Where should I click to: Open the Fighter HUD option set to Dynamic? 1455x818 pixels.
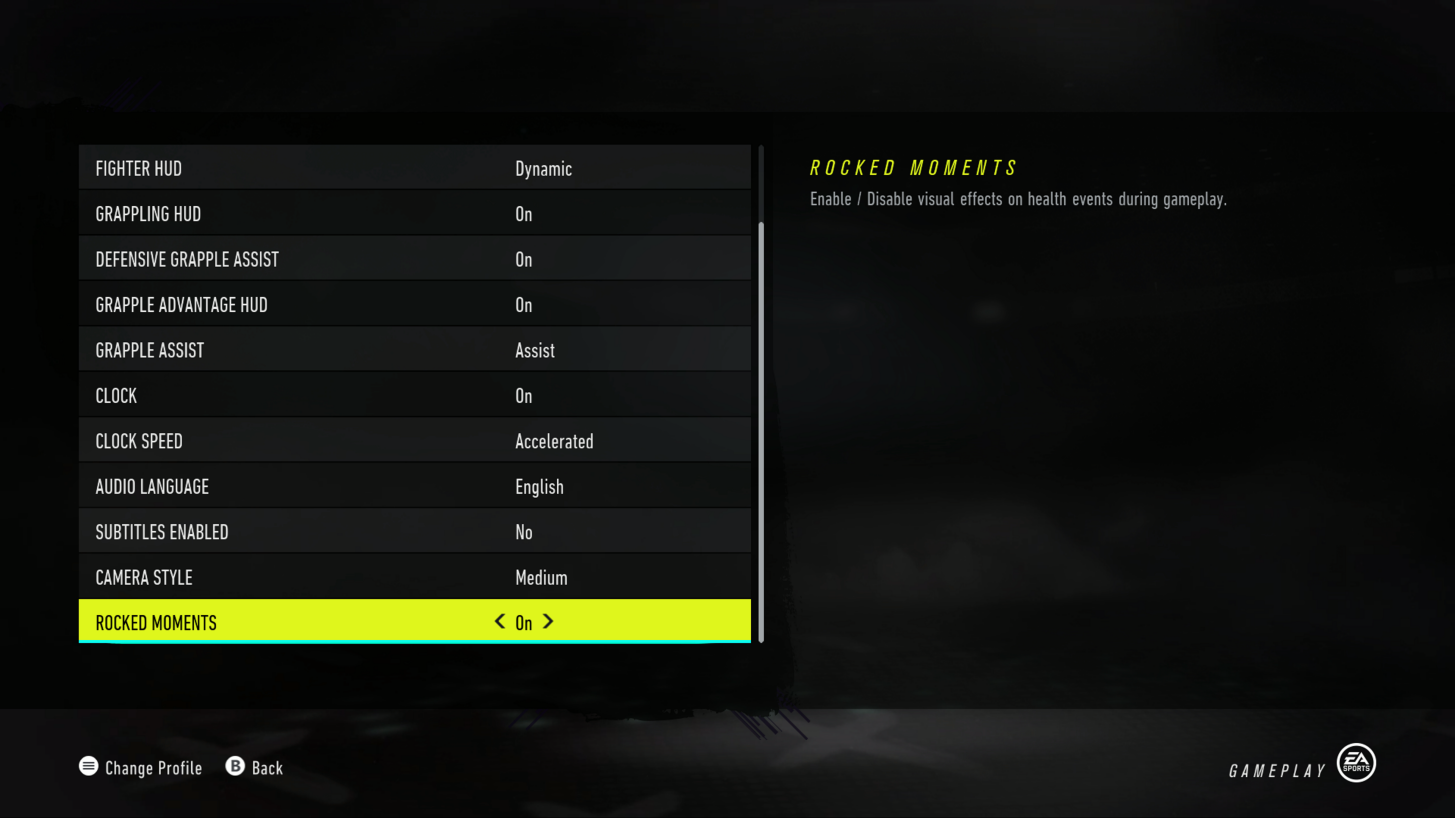[414, 168]
